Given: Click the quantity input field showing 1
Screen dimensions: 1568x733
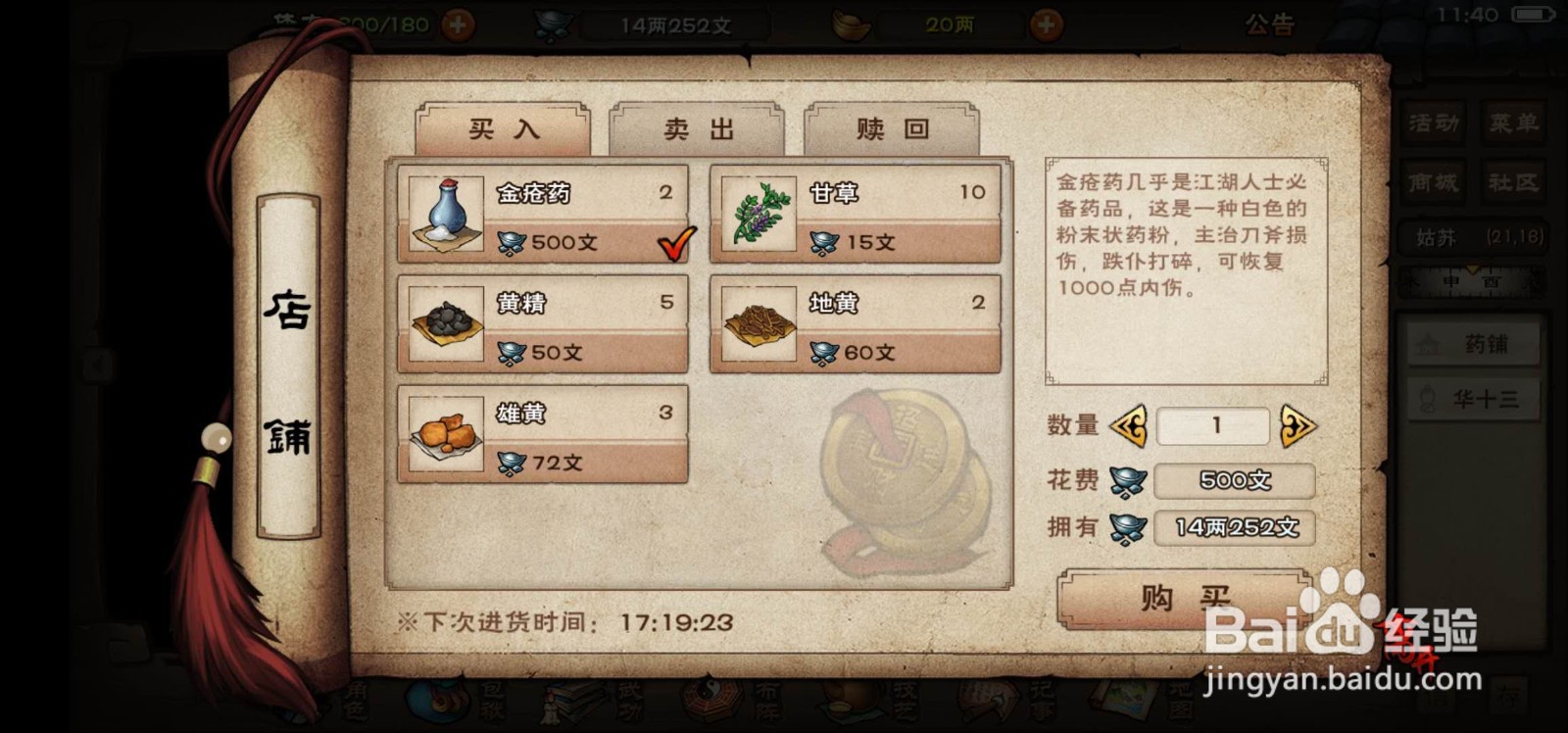Looking at the screenshot, I should (x=1212, y=425).
